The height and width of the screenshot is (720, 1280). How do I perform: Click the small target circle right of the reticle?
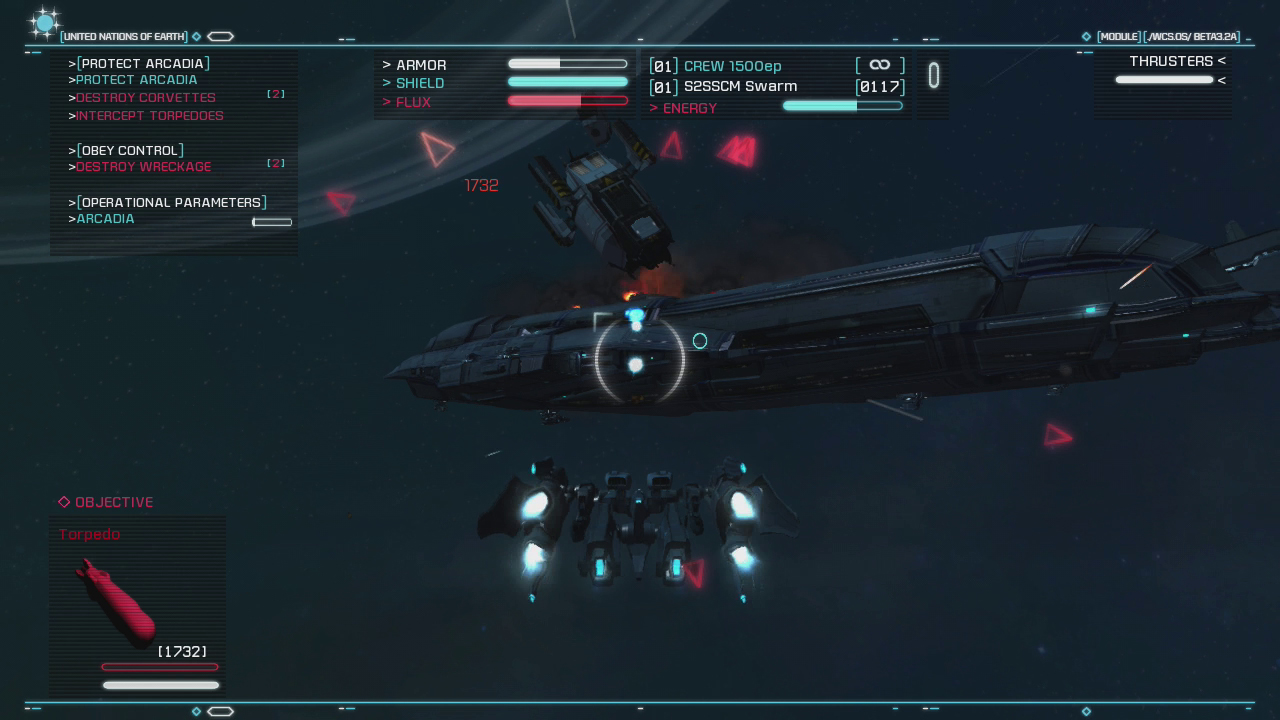click(x=700, y=341)
